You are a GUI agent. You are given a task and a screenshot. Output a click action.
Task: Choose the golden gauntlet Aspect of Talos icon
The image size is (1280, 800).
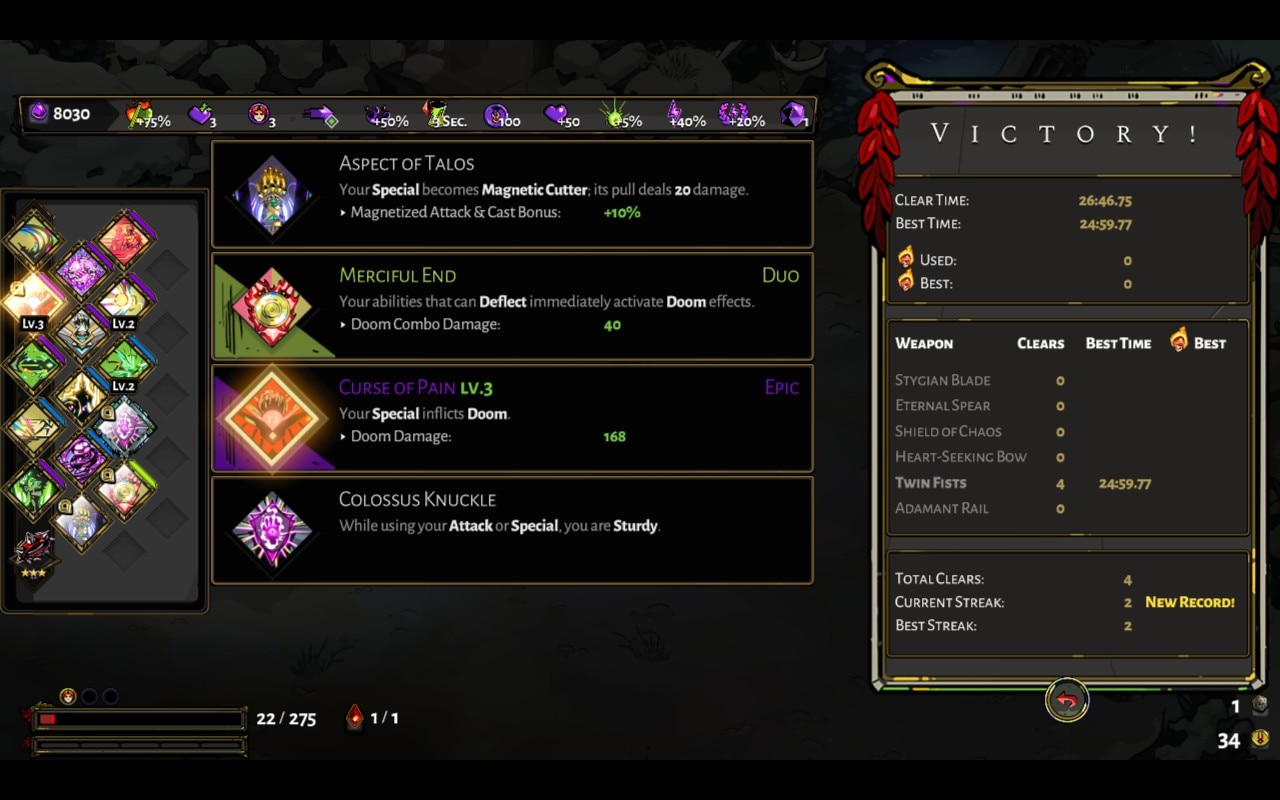coord(80,520)
